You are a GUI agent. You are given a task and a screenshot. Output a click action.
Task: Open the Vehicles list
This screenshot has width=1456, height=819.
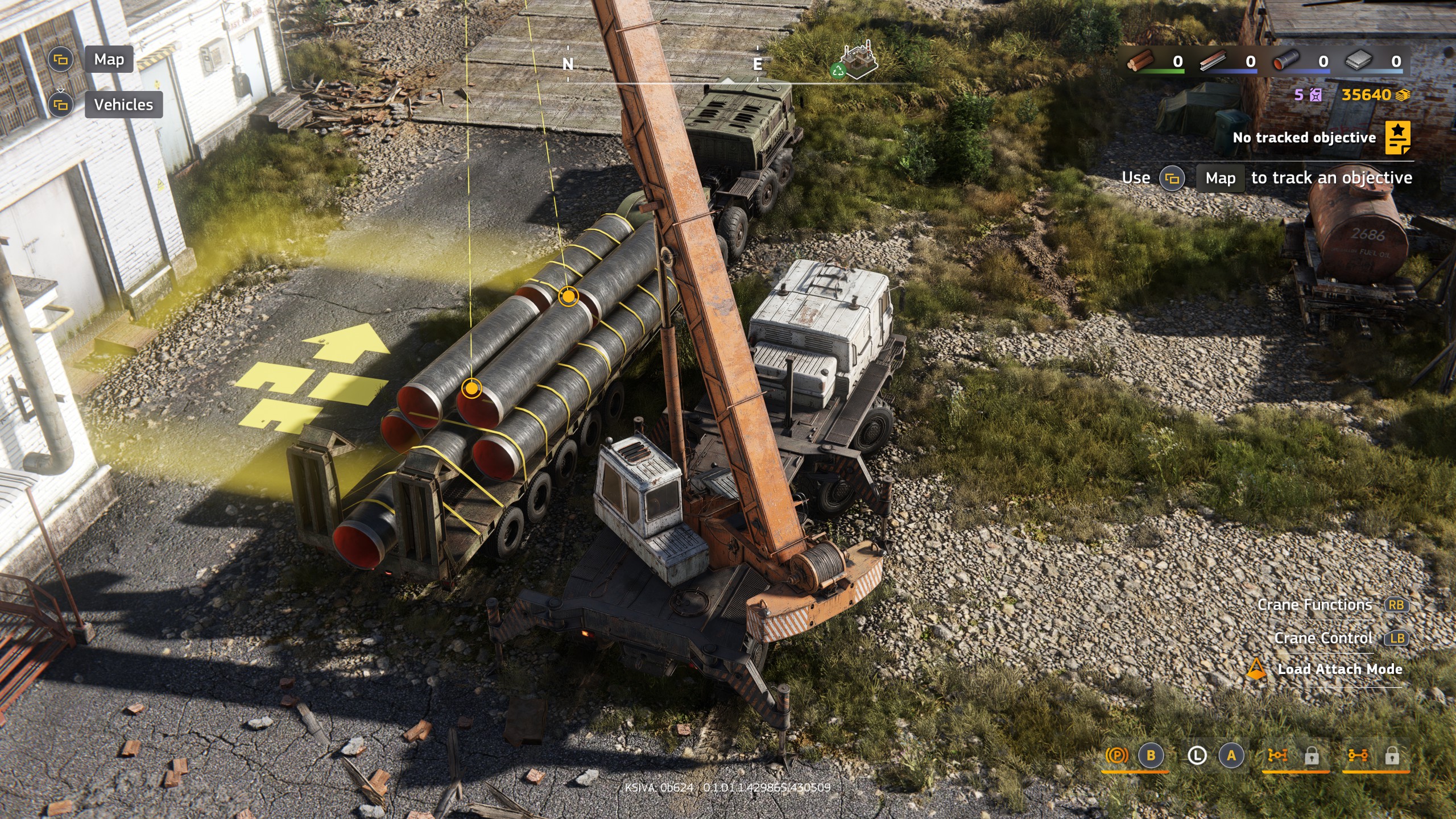point(123,105)
